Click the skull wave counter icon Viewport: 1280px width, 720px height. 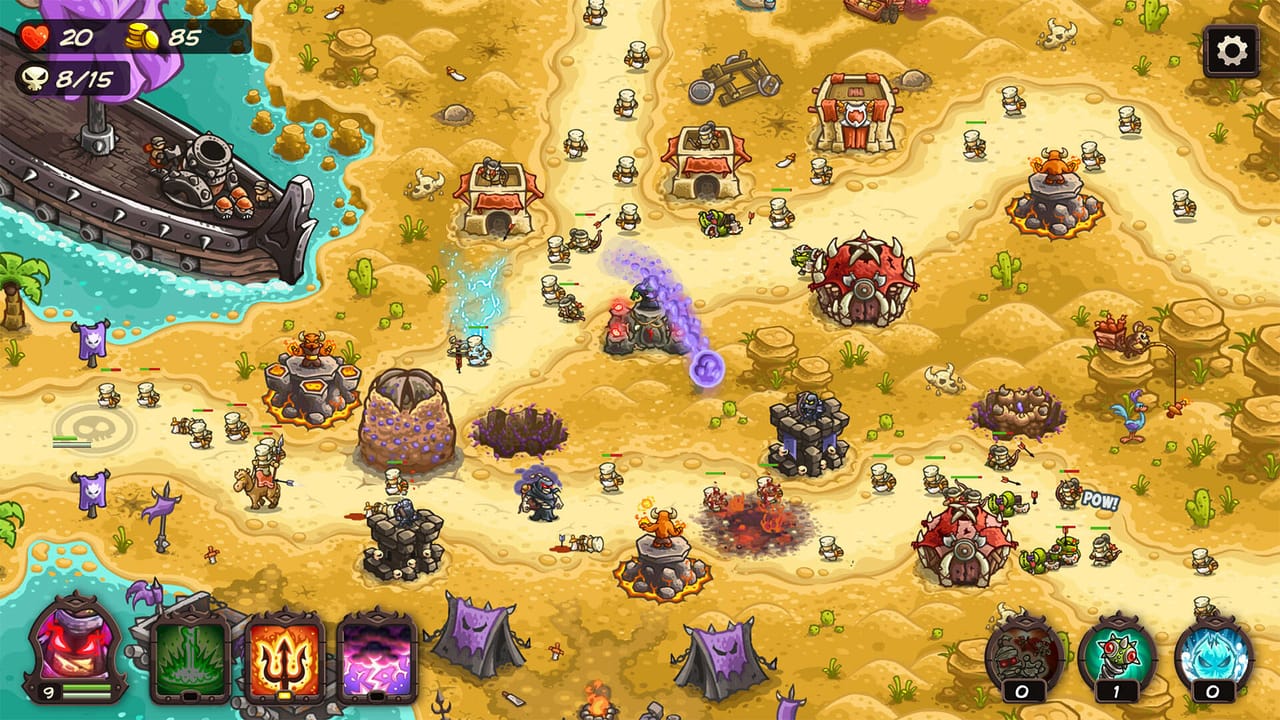(36, 78)
